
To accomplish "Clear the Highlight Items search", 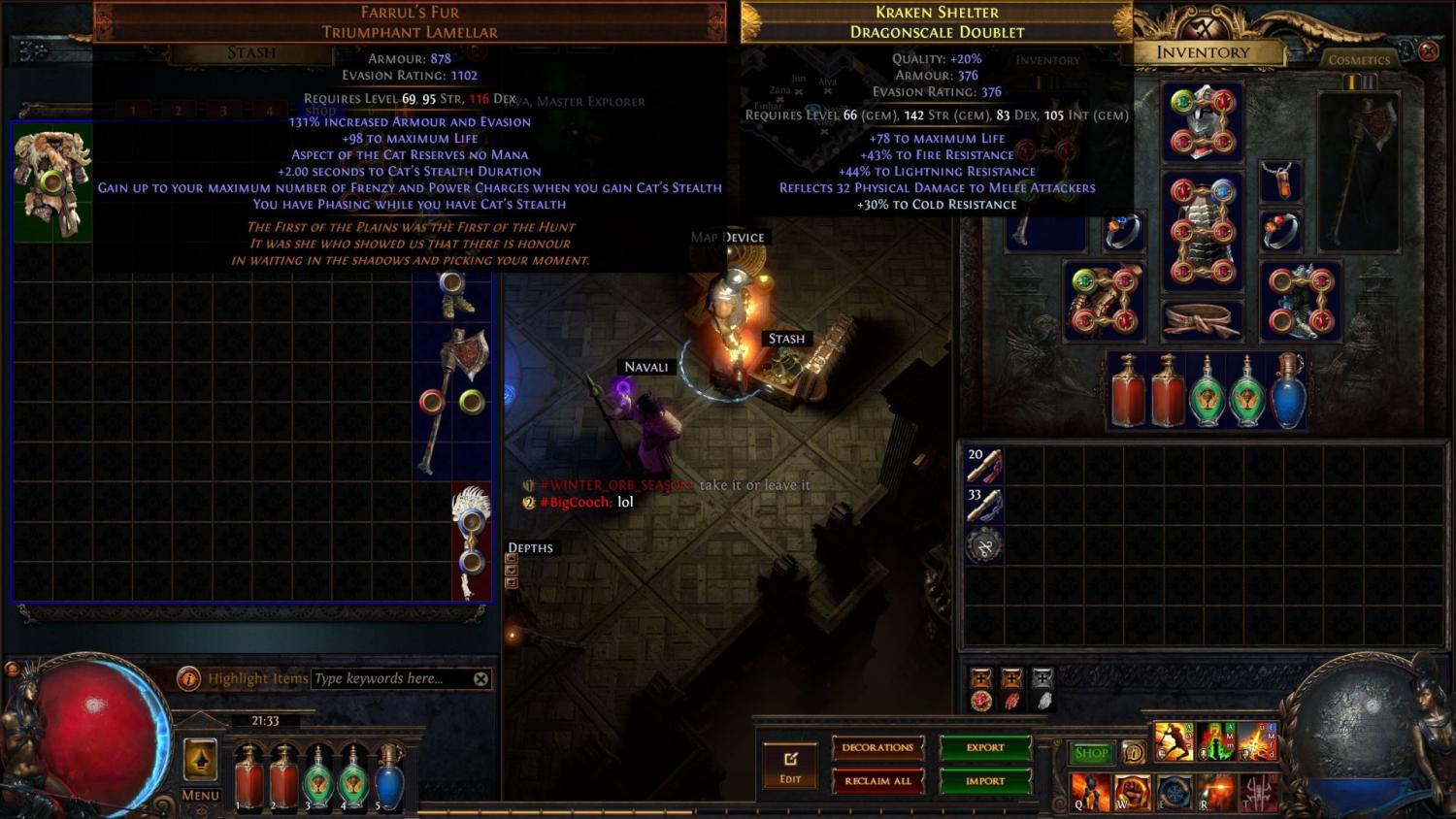I will tap(480, 678).
